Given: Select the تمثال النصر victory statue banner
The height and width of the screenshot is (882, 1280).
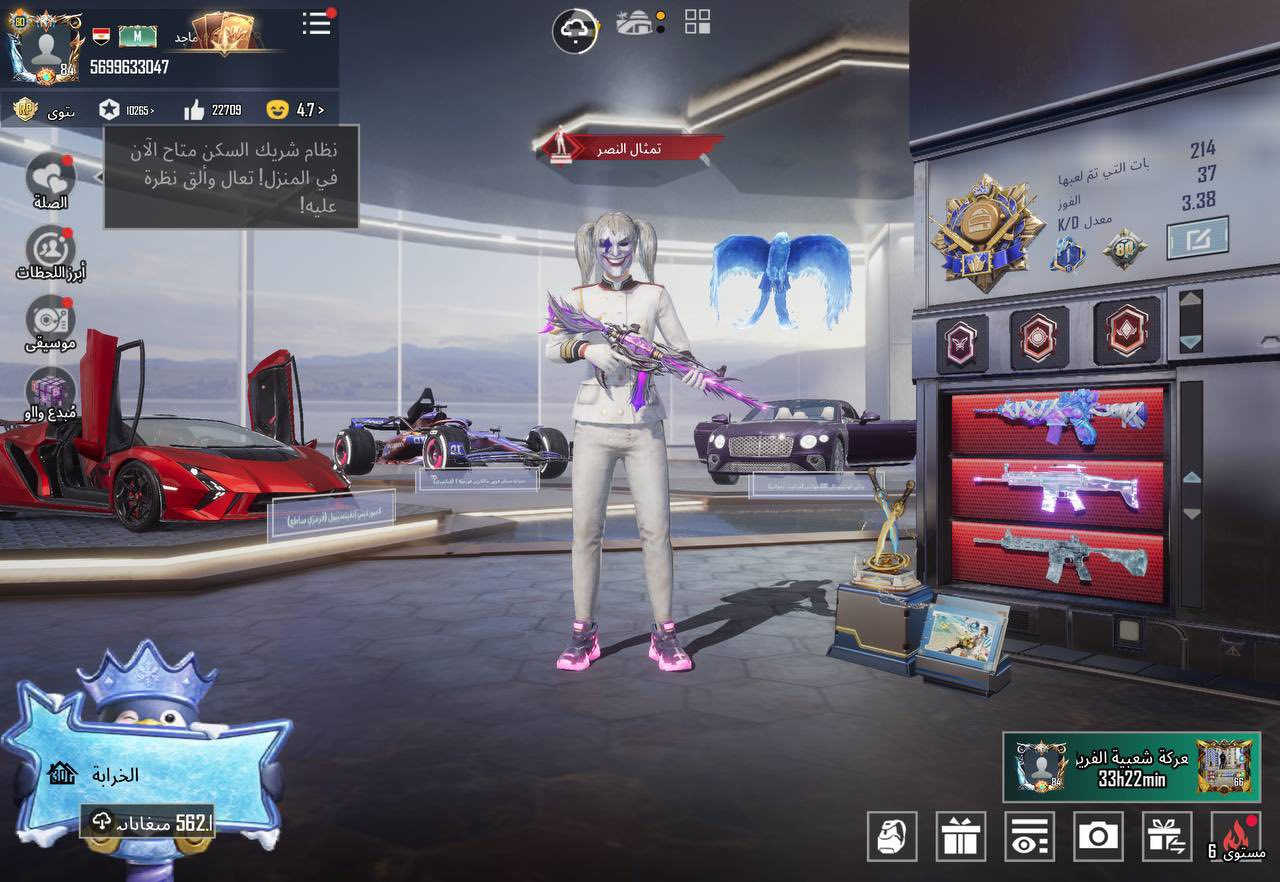Looking at the screenshot, I should click(632, 148).
